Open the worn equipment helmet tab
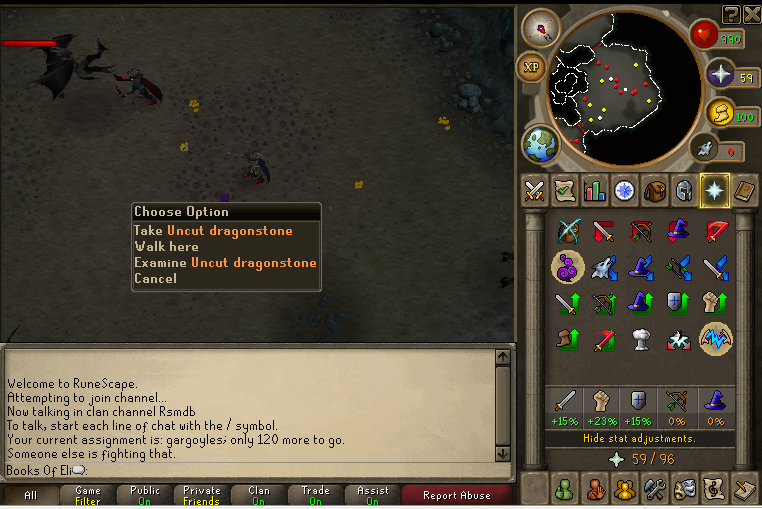The width and height of the screenshot is (762, 509). coord(685,190)
